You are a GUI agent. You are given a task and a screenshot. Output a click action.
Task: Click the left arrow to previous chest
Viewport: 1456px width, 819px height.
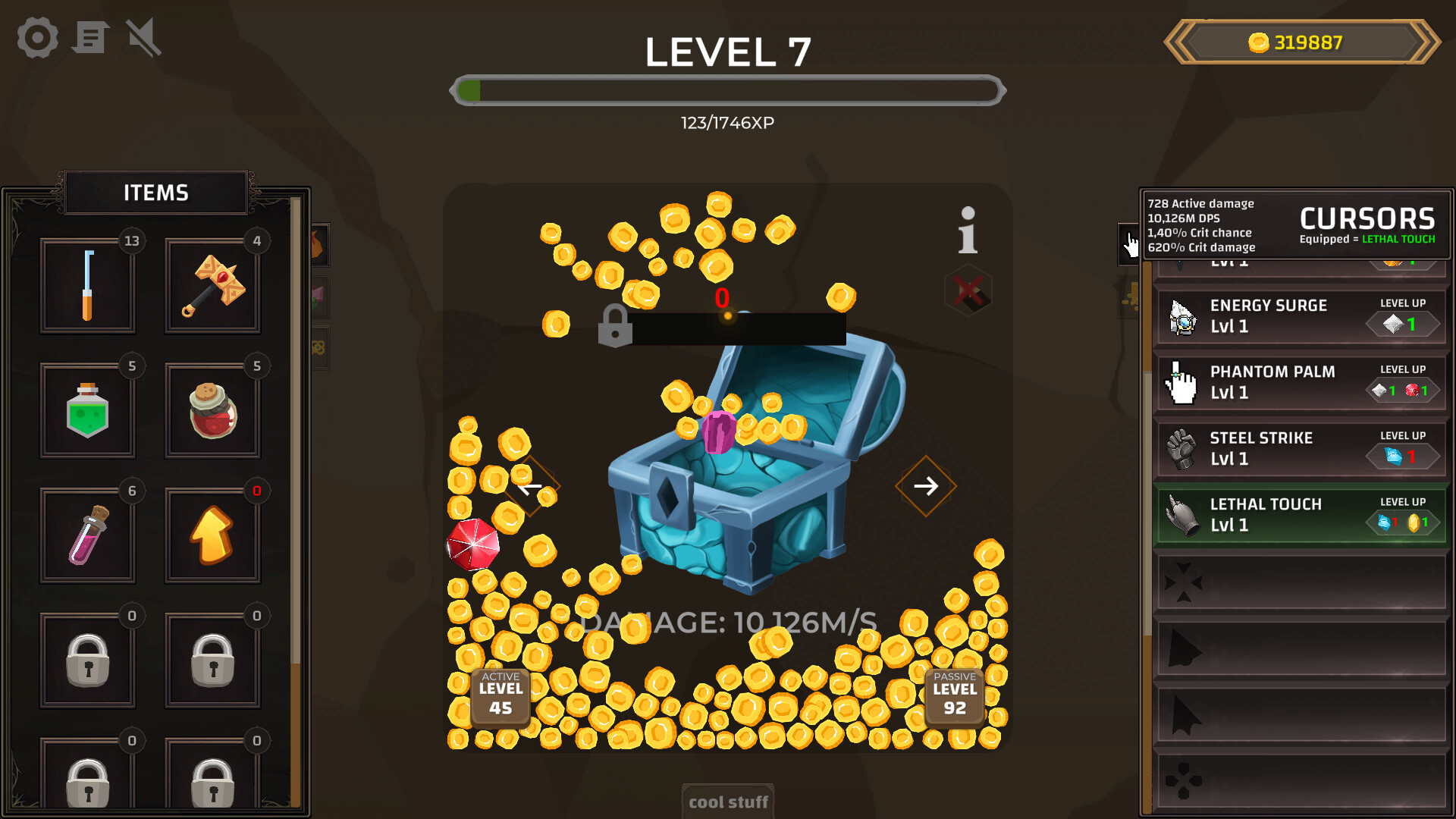tap(529, 485)
